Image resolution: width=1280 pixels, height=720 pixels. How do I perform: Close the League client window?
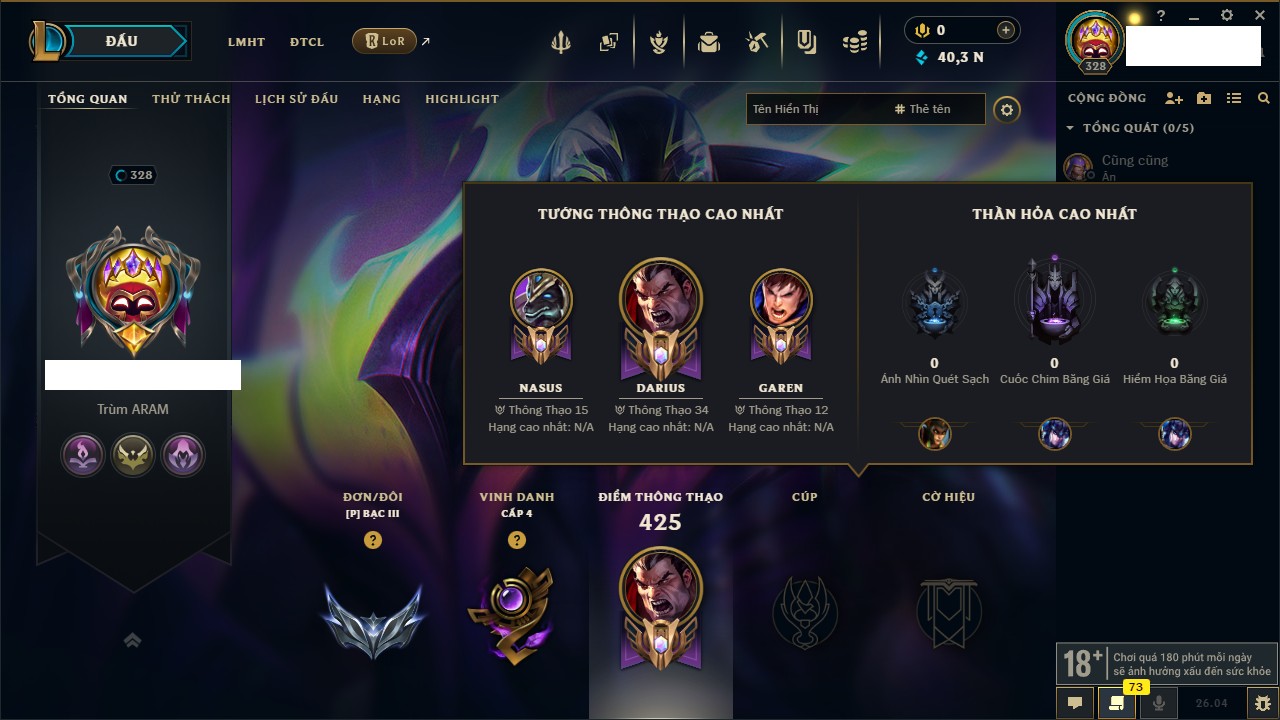point(1258,16)
